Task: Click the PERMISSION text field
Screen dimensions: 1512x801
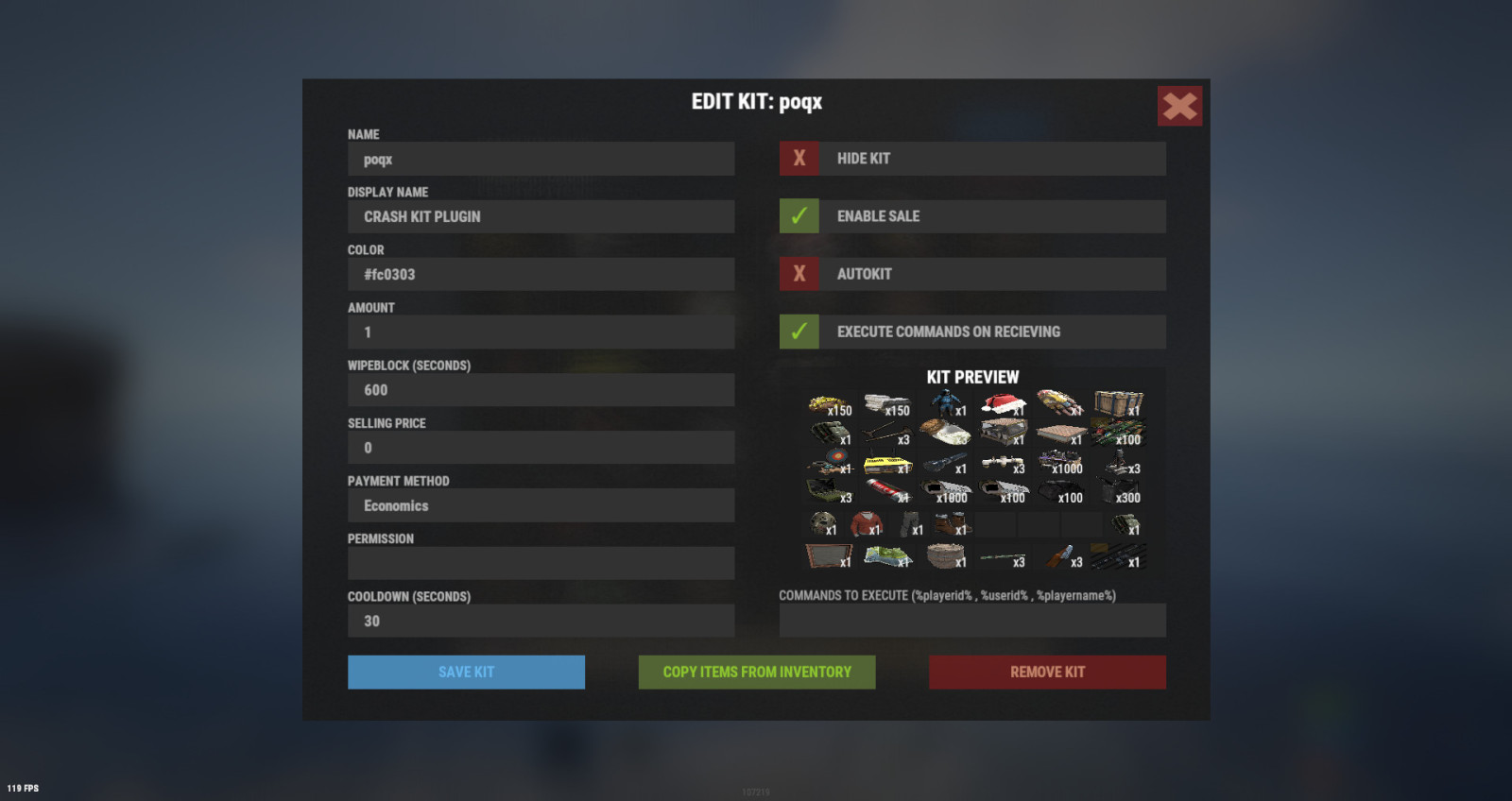Action: click(x=541, y=563)
